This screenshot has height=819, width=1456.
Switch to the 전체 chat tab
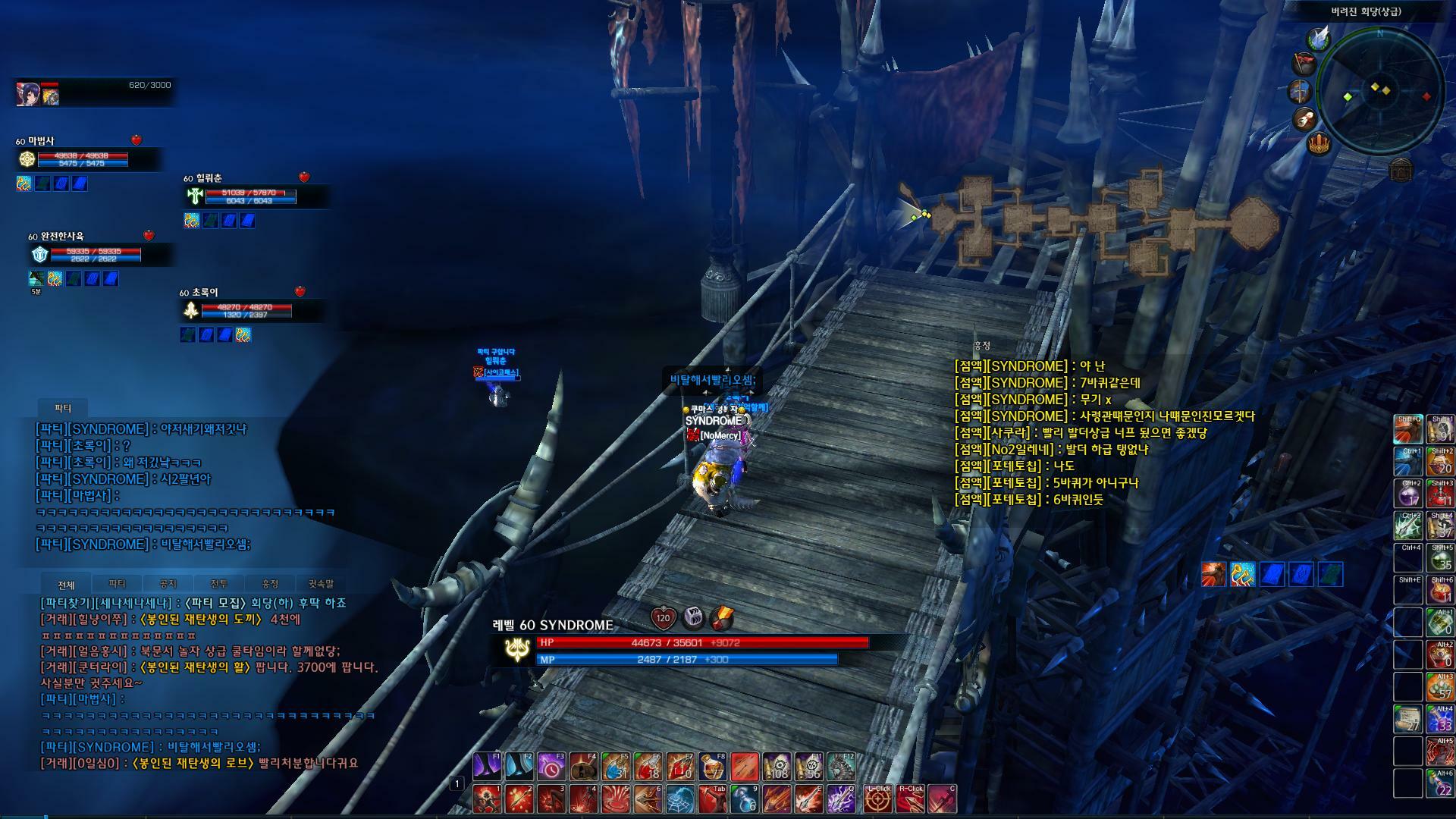[x=66, y=585]
